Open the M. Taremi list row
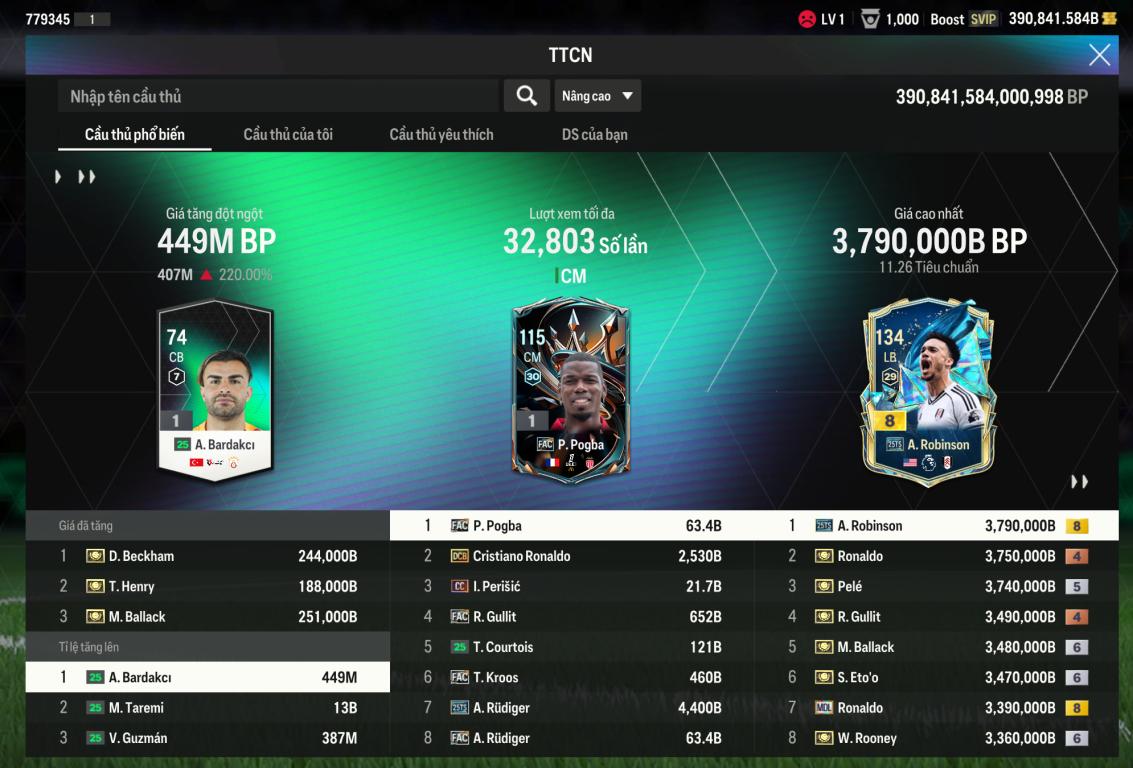 [207, 708]
